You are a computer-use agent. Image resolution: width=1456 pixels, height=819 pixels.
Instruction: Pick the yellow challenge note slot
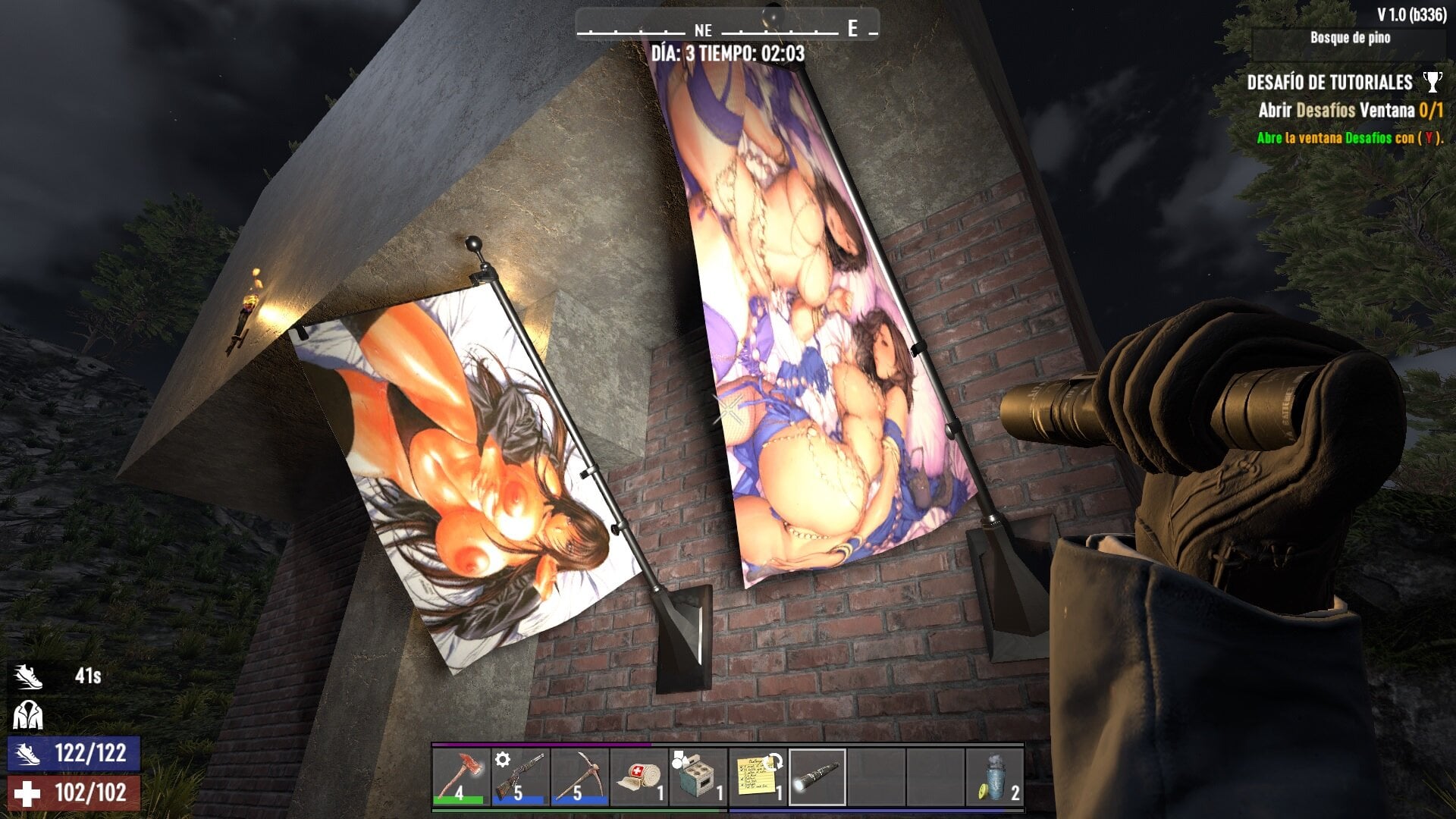757,777
